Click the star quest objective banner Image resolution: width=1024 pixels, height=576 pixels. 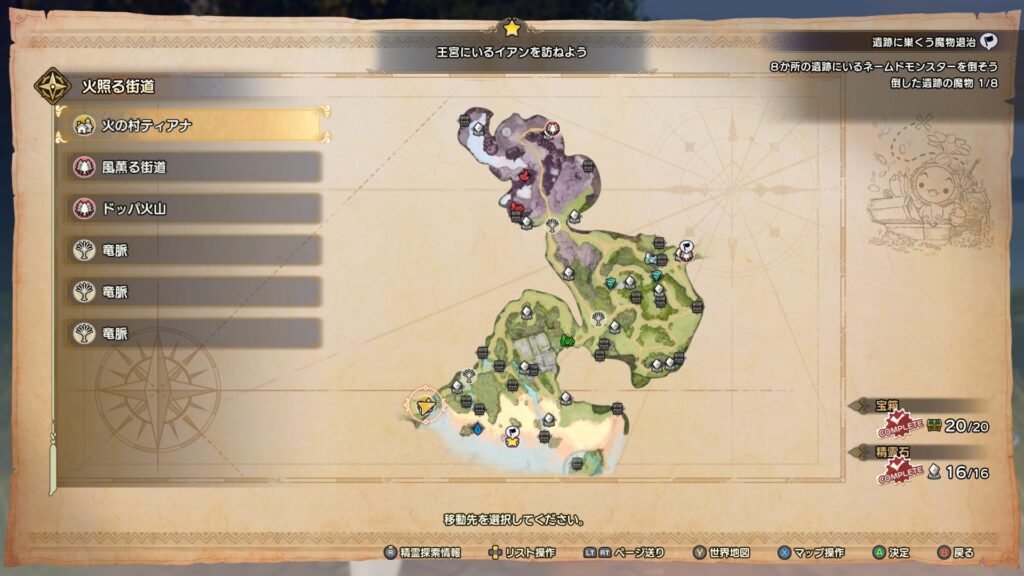tap(512, 50)
